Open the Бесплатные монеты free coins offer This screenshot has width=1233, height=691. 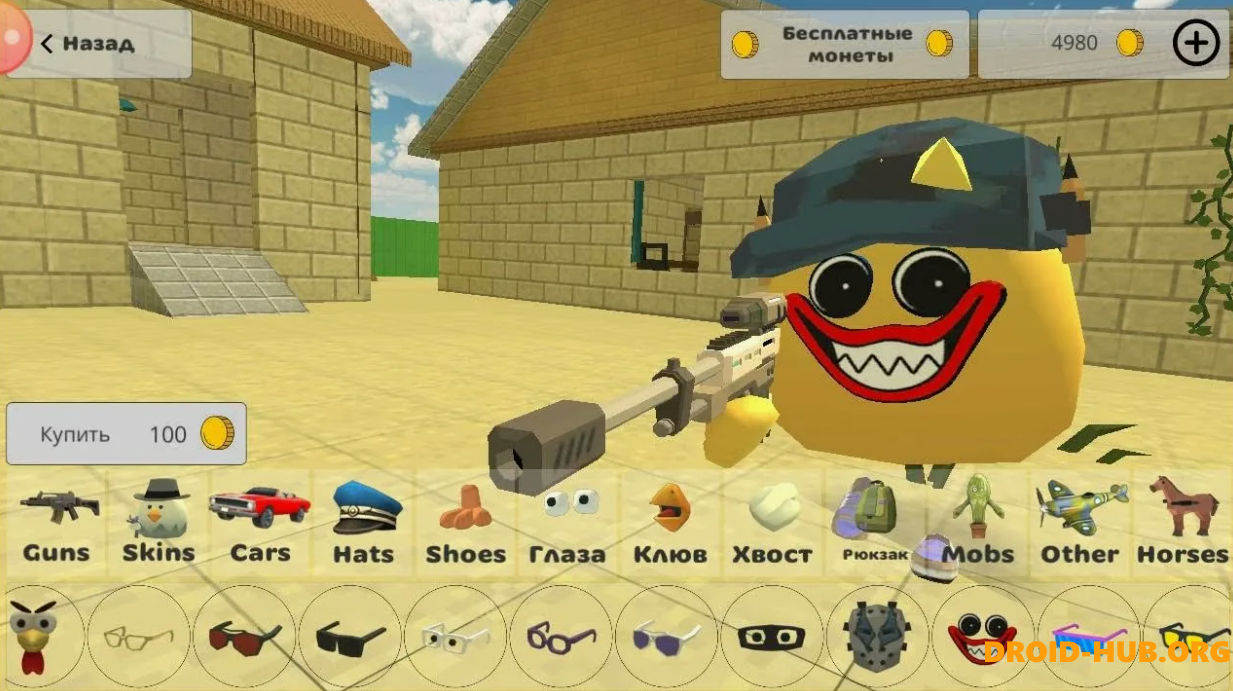tap(845, 44)
